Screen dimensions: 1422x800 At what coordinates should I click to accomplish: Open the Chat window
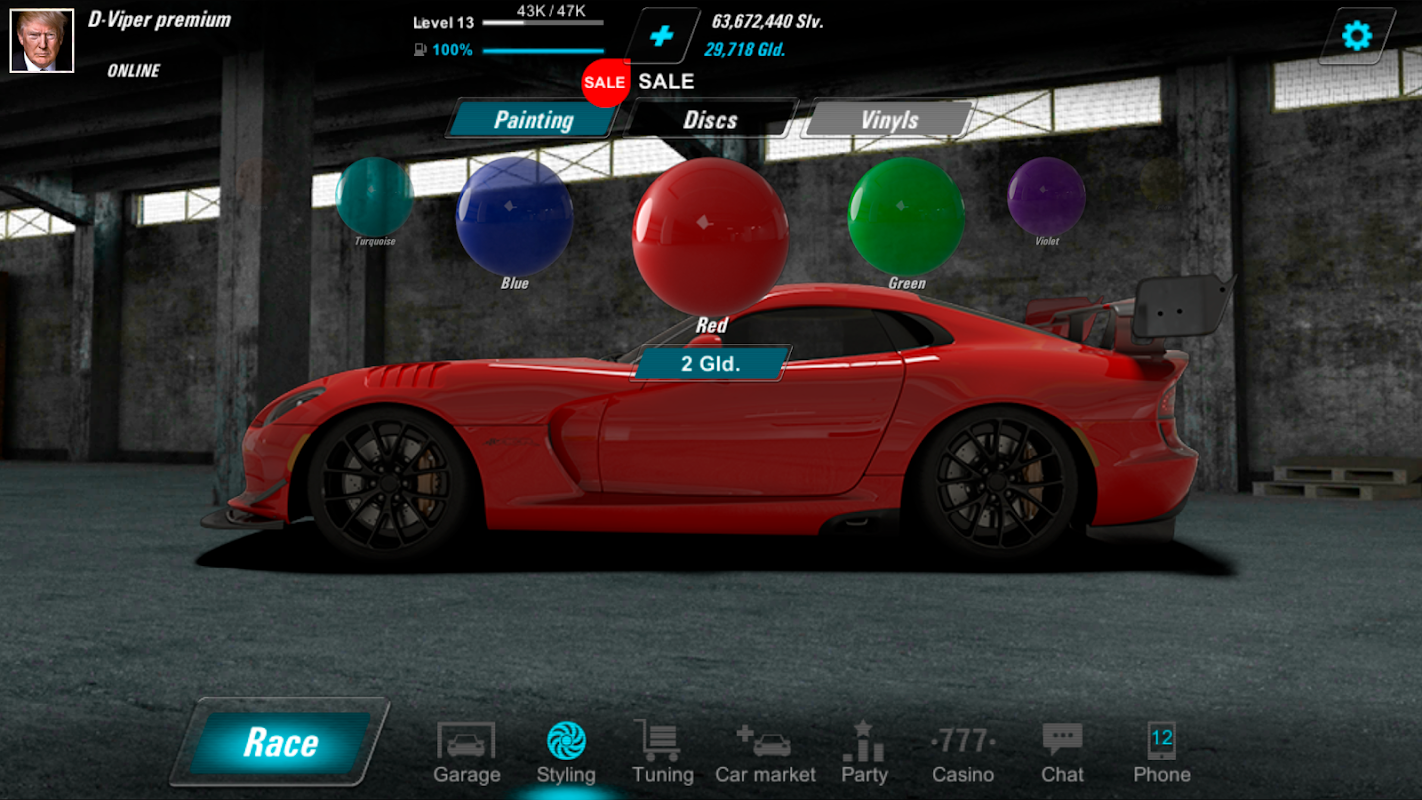tap(1062, 753)
